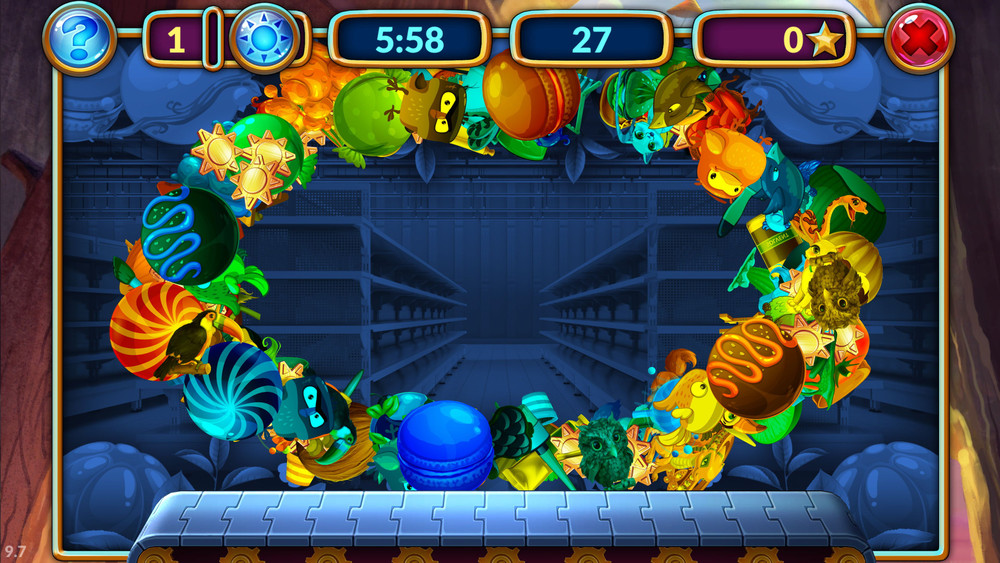The image size is (1000, 563).
Task: Select the blue macaron item
Action: pos(445,443)
